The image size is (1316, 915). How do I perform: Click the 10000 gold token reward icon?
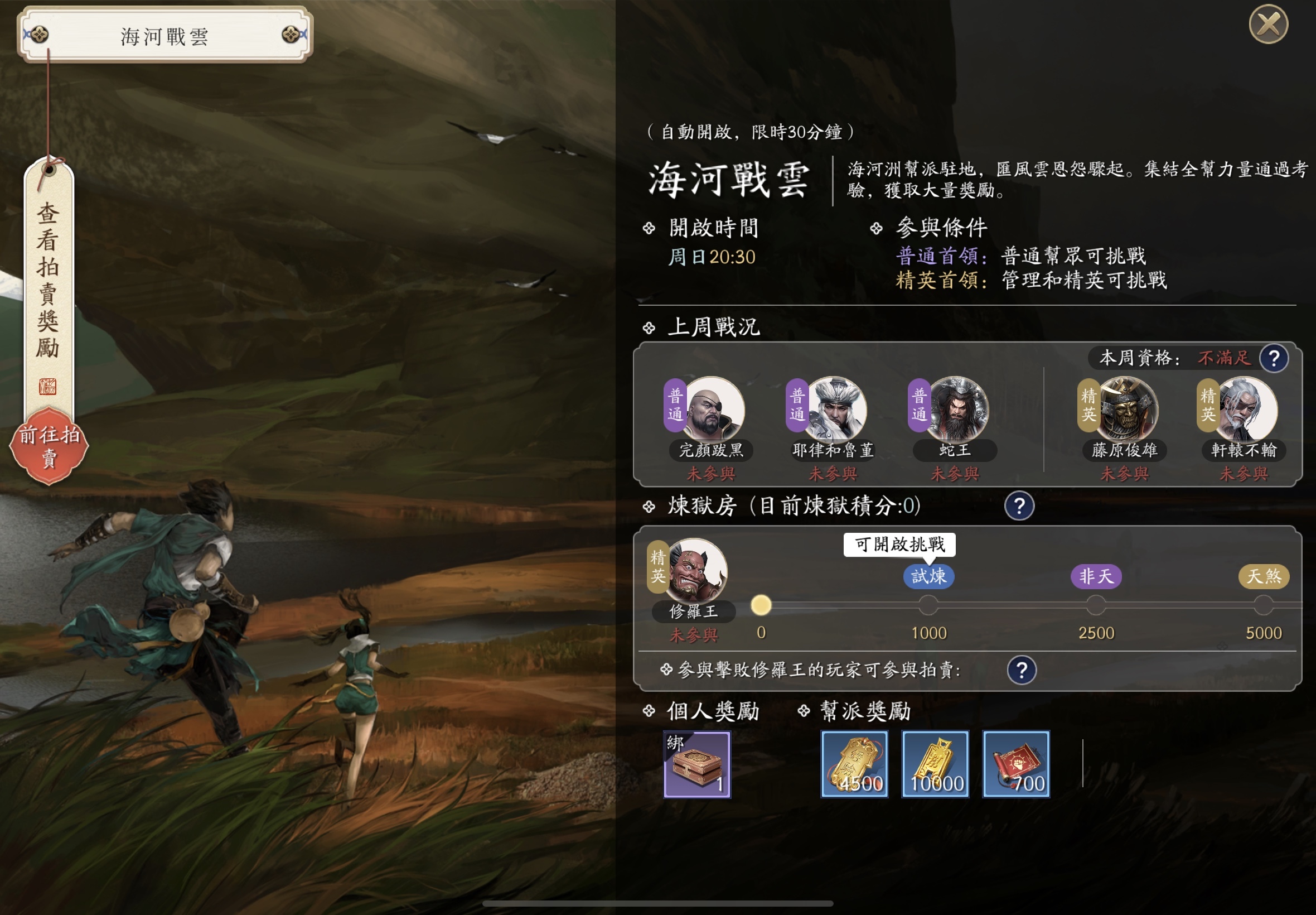click(x=936, y=764)
